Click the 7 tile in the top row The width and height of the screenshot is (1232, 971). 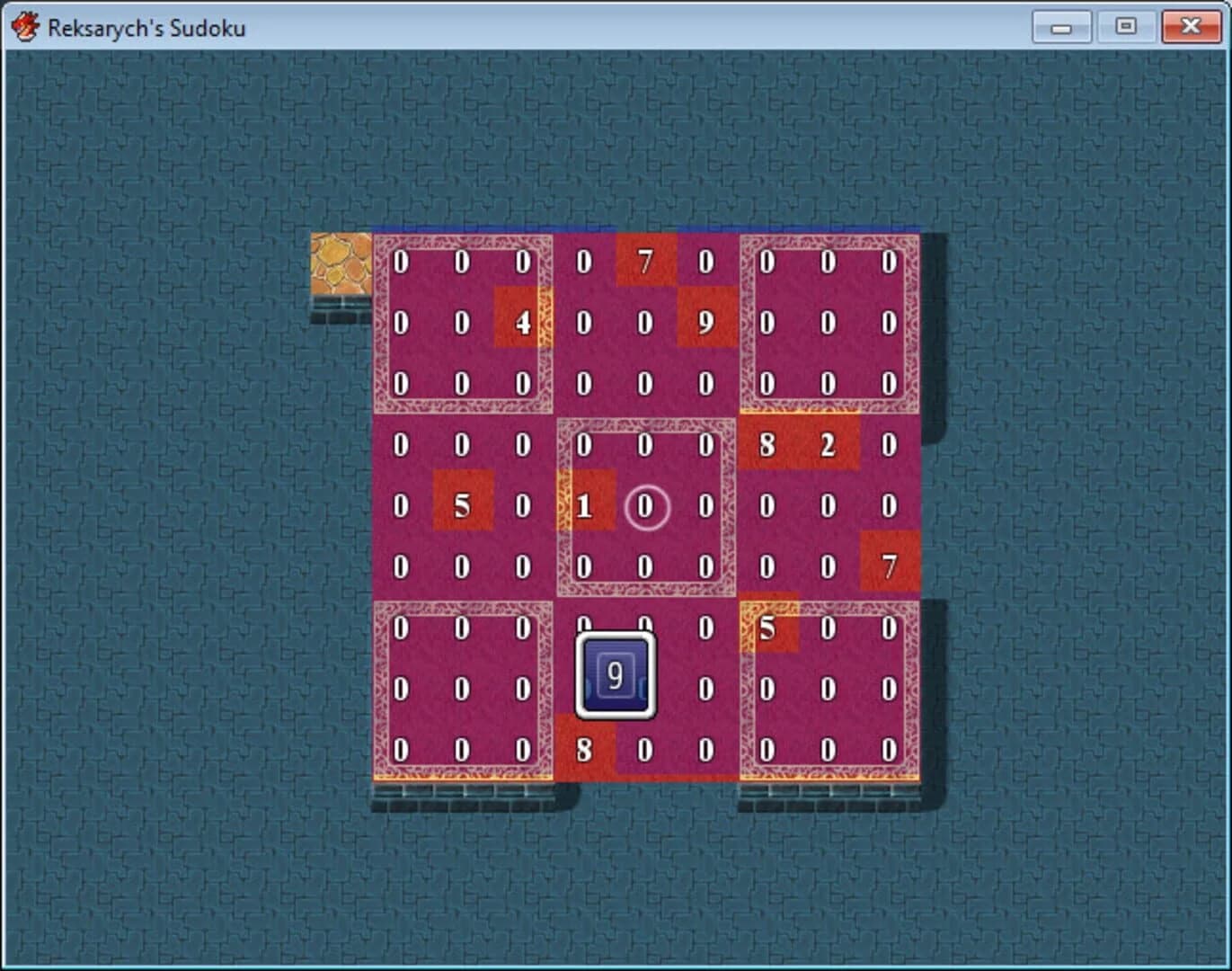pyautogui.click(x=644, y=261)
